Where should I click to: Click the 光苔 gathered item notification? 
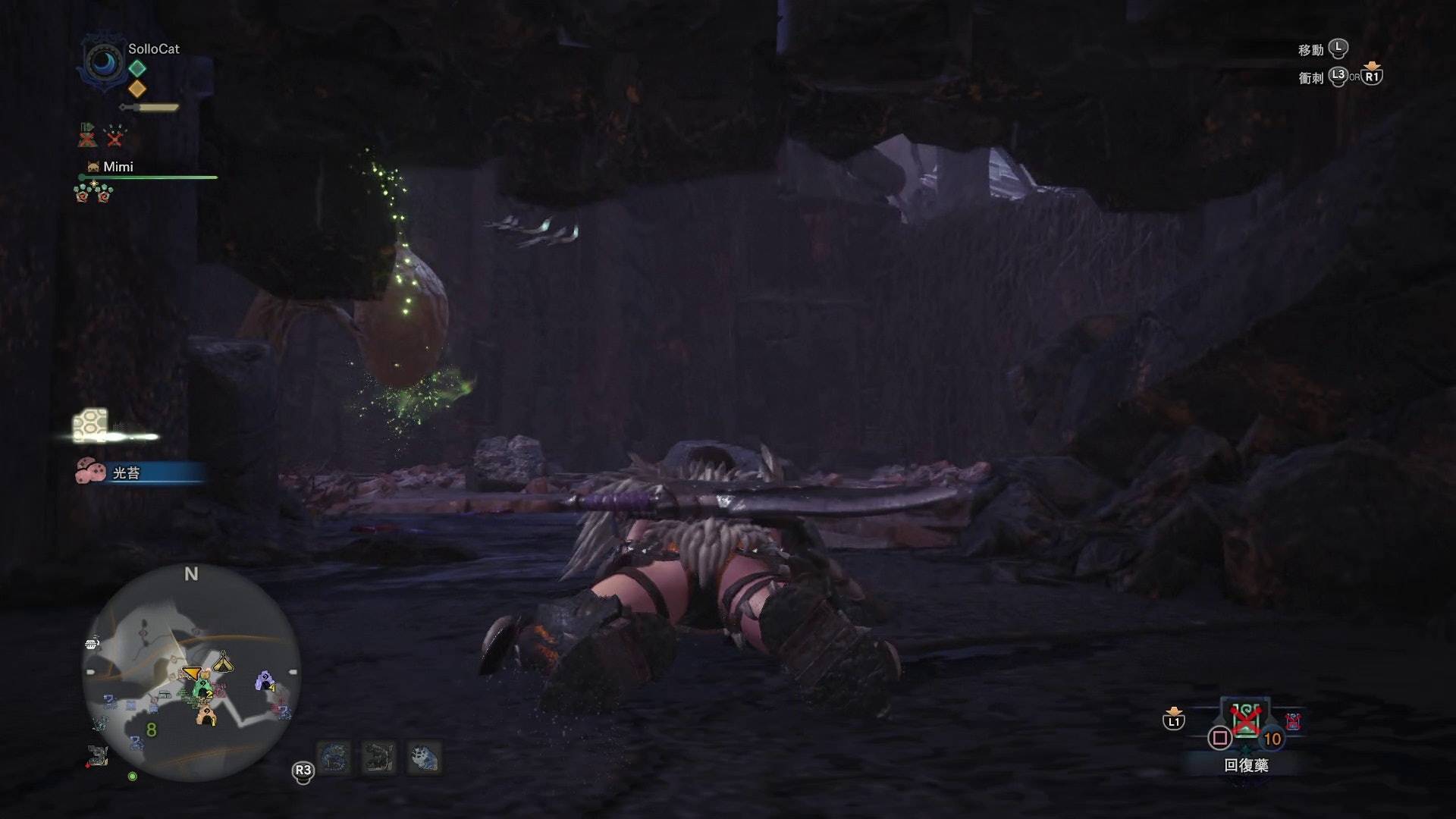(127, 473)
